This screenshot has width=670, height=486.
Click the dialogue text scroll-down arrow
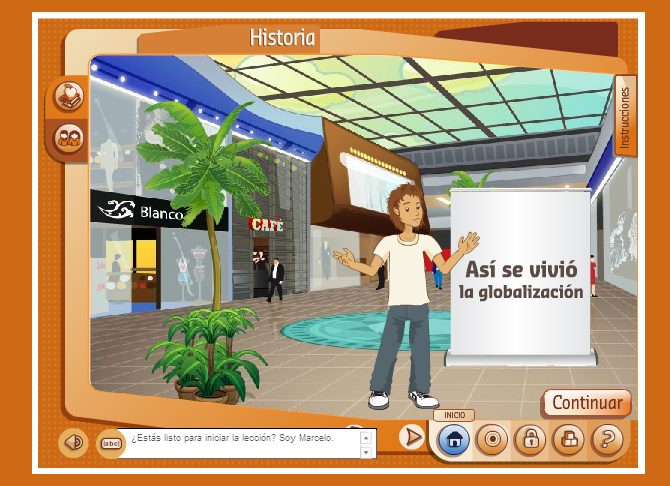[368, 452]
